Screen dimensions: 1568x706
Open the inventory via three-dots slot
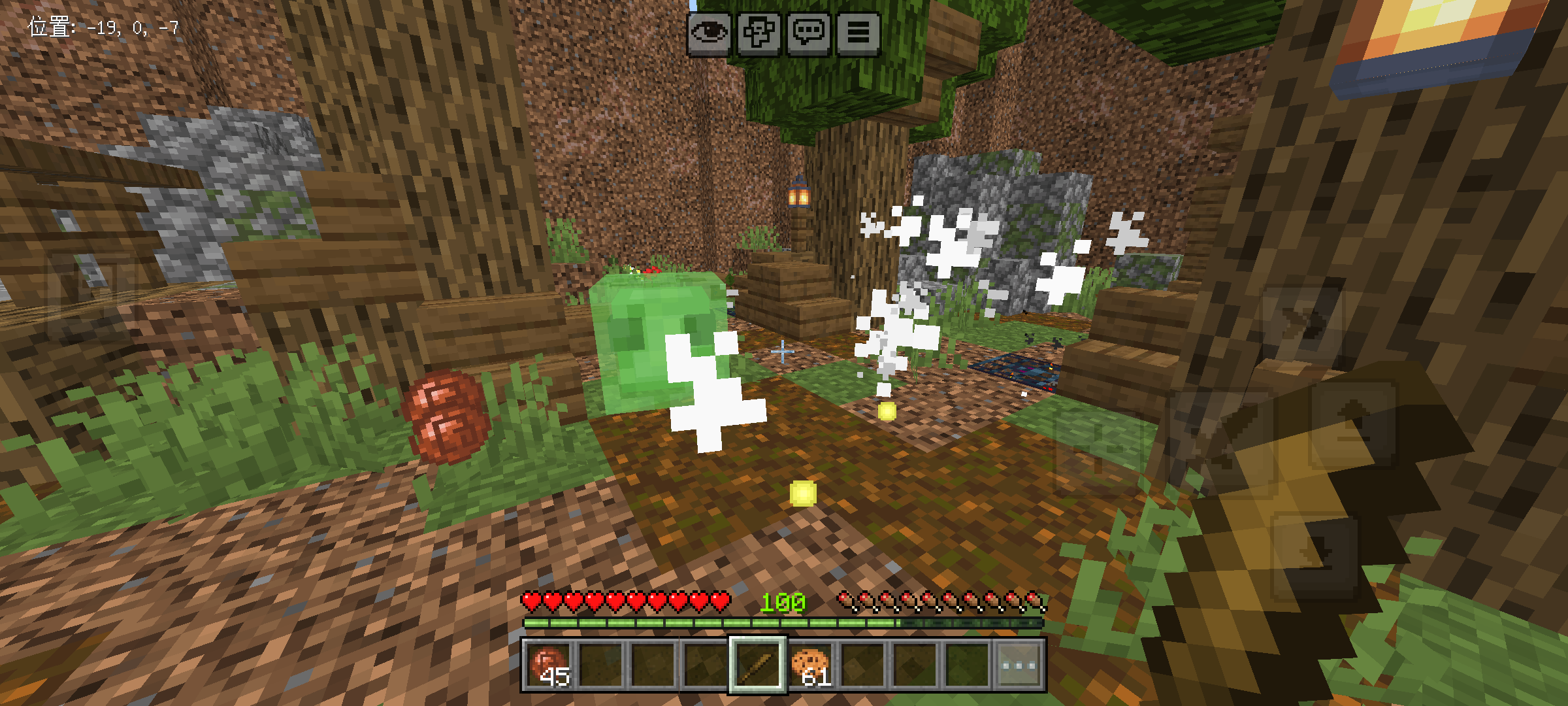tap(1019, 665)
